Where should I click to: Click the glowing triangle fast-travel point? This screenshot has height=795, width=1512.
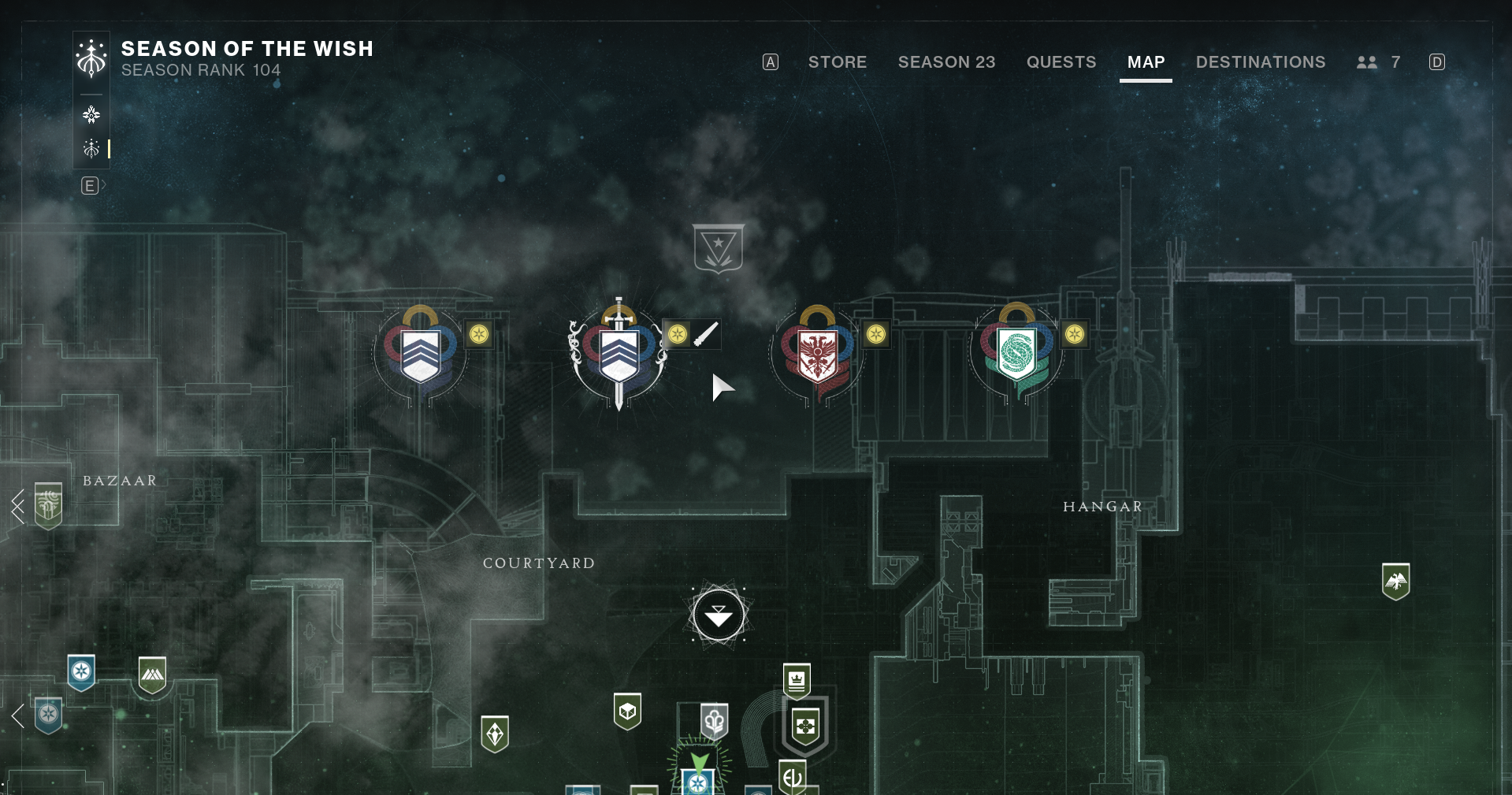(x=718, y=615)
